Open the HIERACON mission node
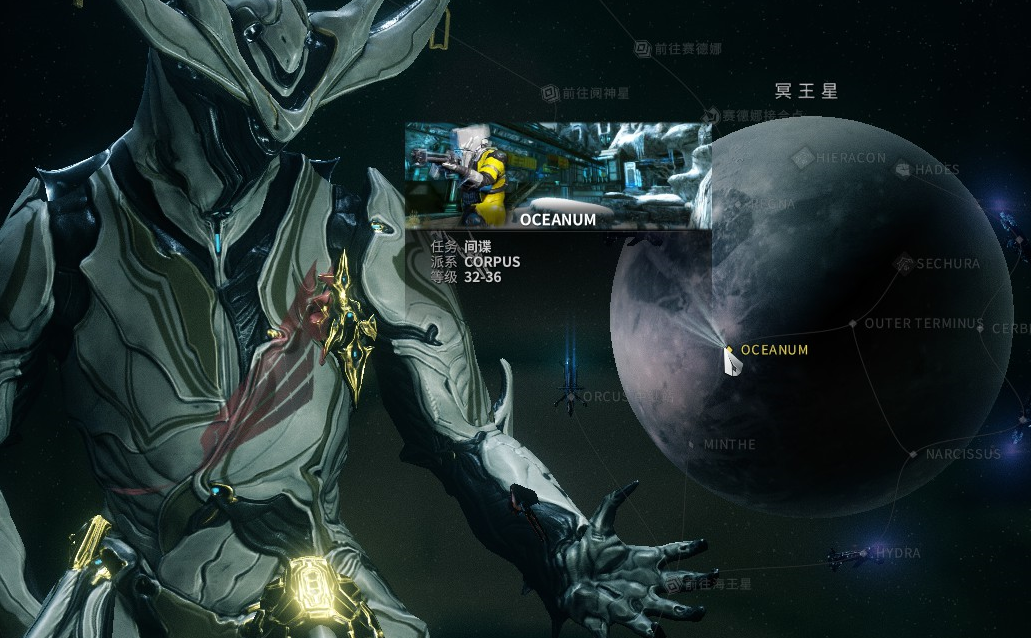1031x638 pixels. (x=803, y=158)
